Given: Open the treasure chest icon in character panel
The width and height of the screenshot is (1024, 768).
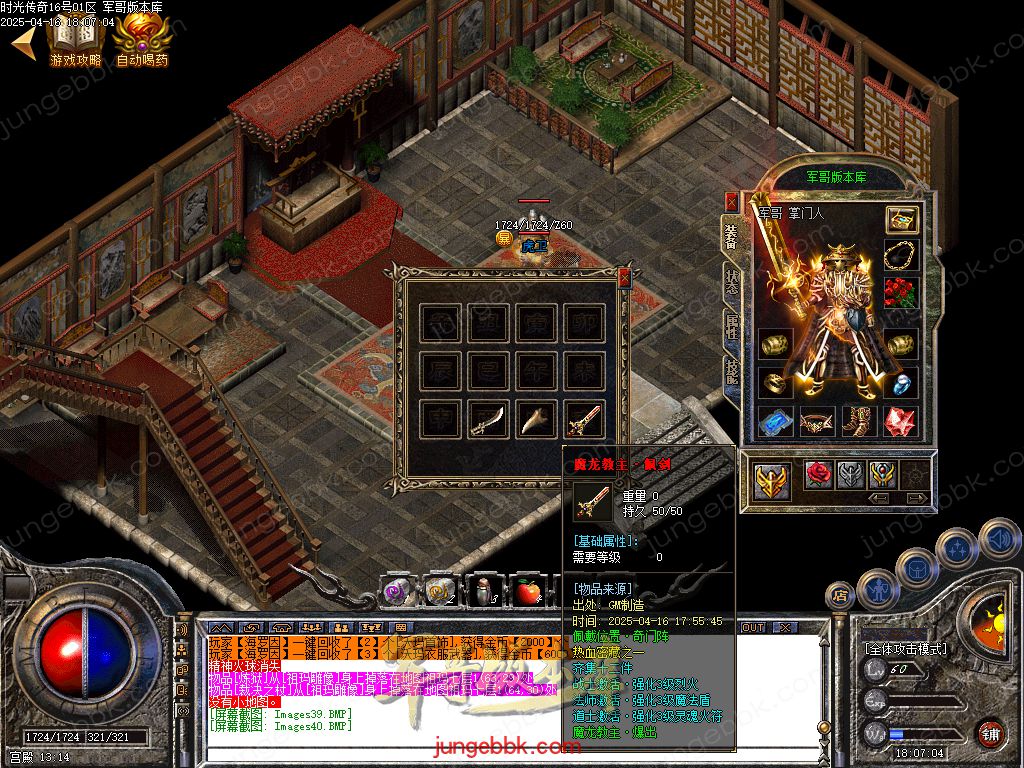Looking at the screenshot, I should pos(901,220).
